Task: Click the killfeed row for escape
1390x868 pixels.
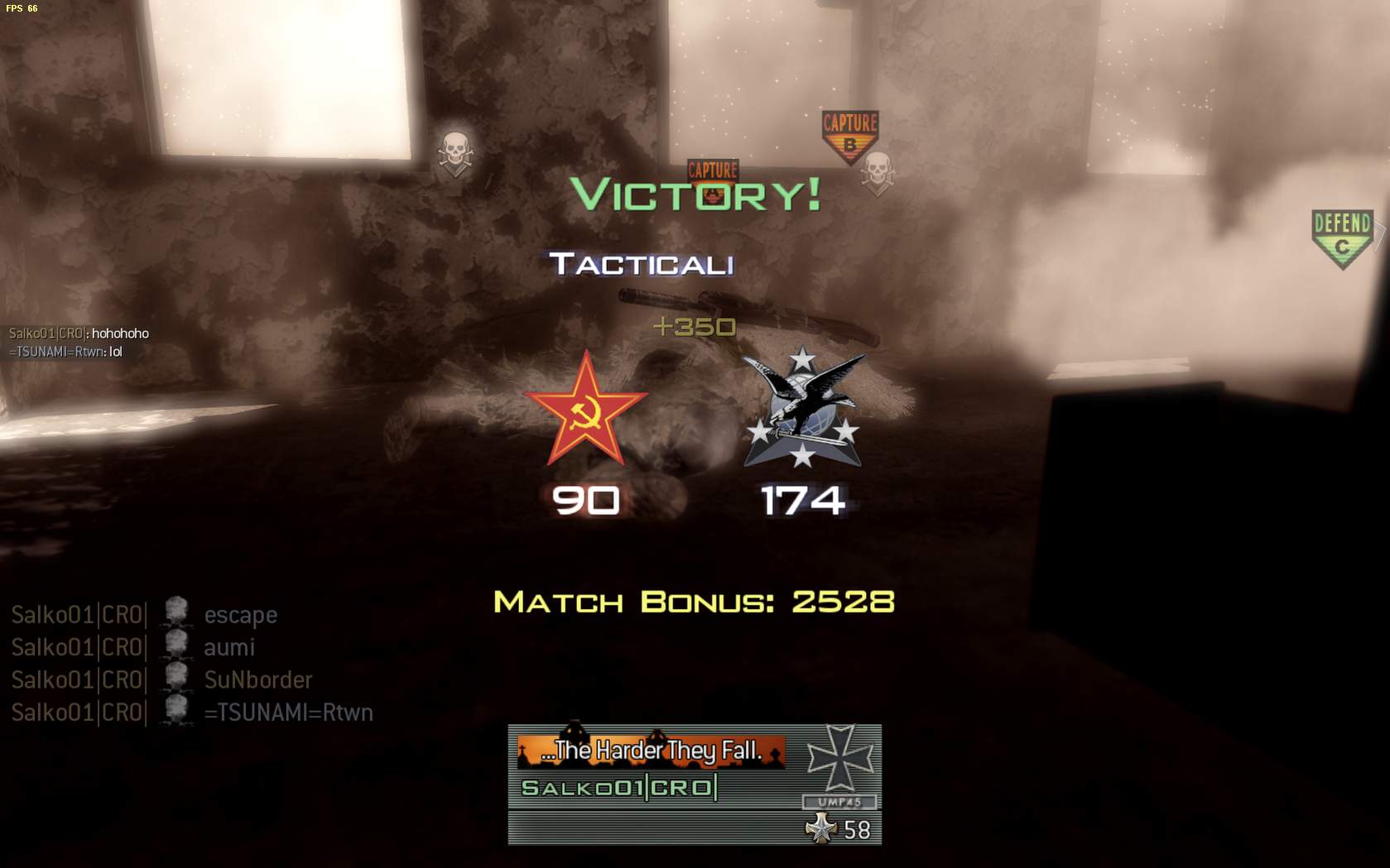Action: 145,615
